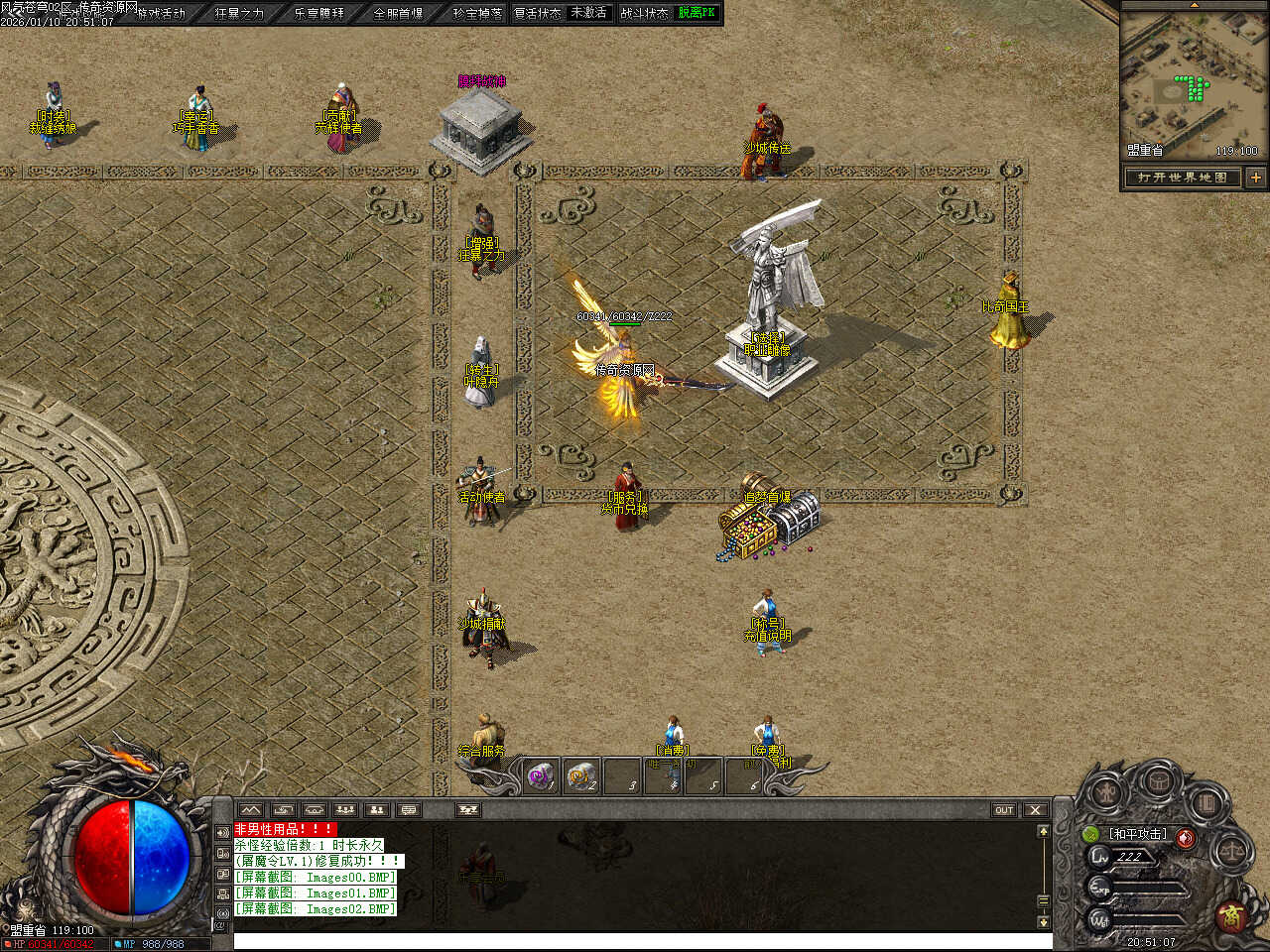1270x952 pixels.
Task: Open the character figure icon in the corner dial
Action: coord(1106,792)
